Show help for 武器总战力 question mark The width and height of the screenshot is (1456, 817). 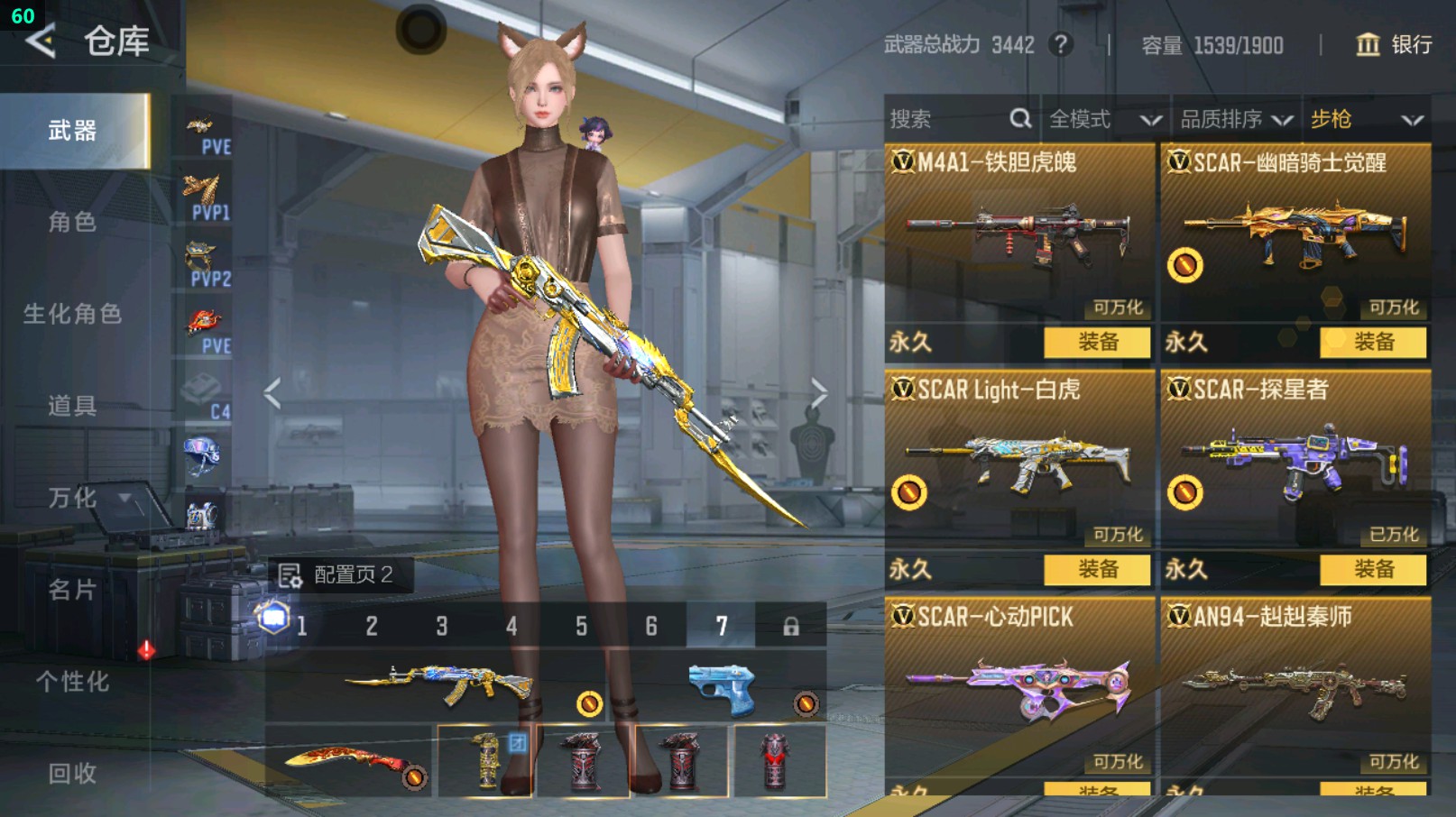point(1062,44)
